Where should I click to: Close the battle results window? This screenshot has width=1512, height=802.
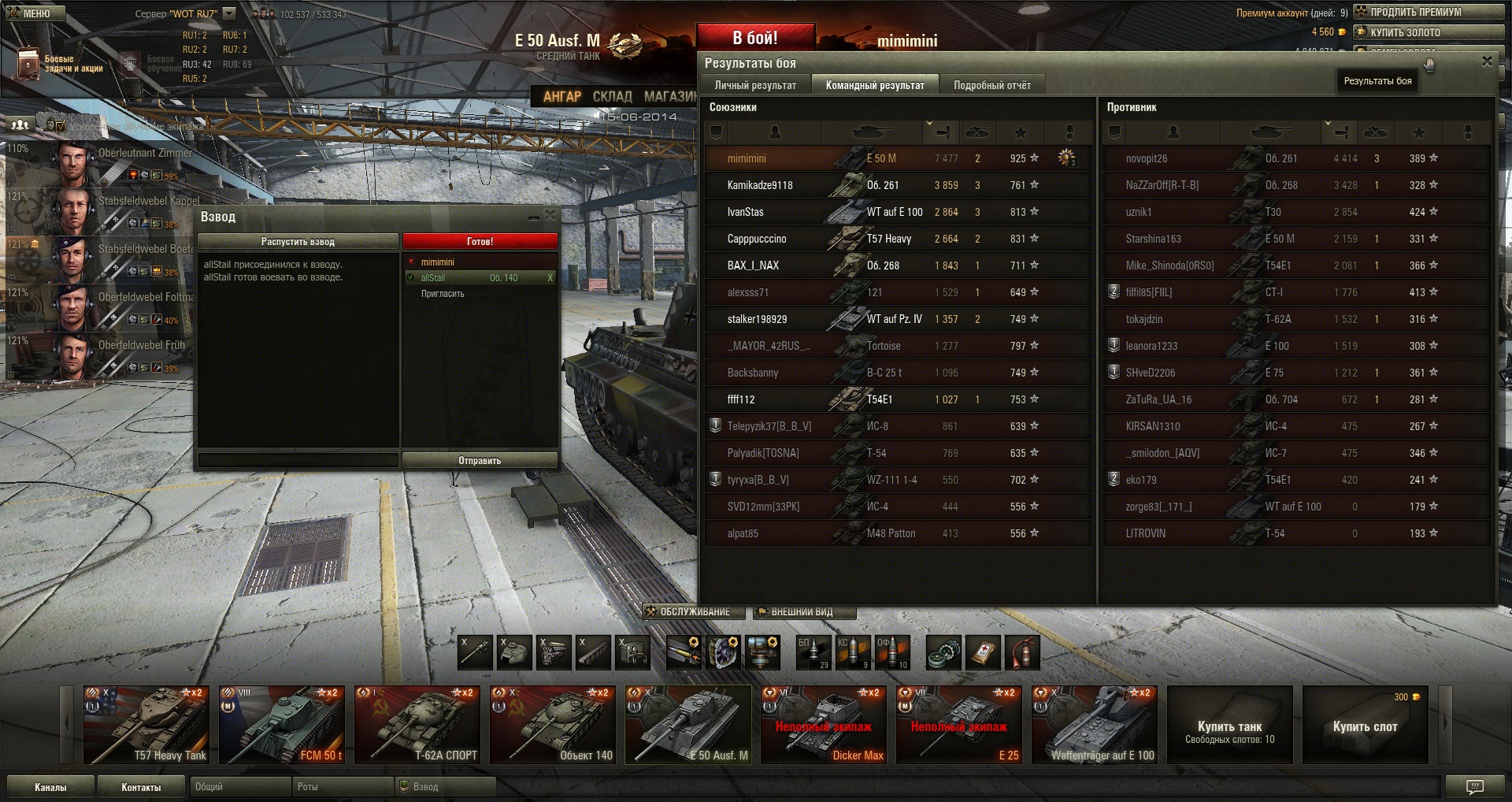click(x=1487, y=61)
